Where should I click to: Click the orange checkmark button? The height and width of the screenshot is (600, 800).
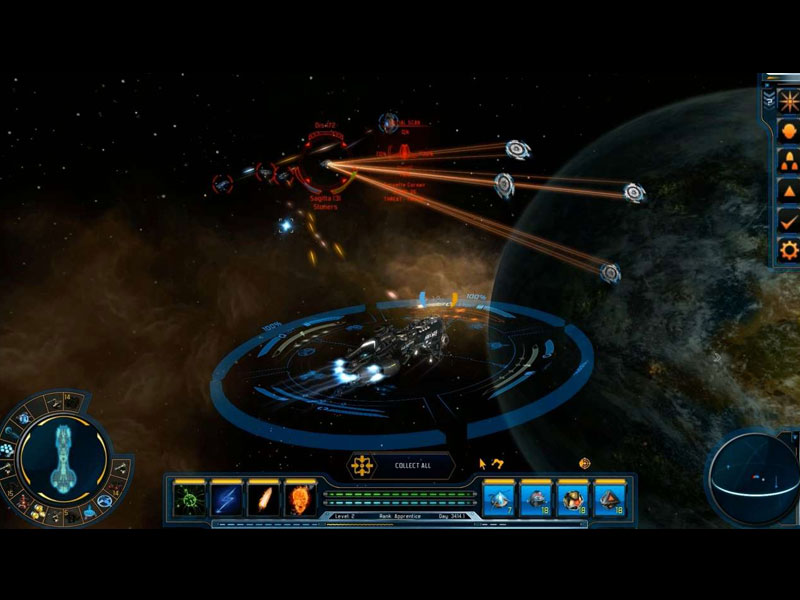pos(789,220)
